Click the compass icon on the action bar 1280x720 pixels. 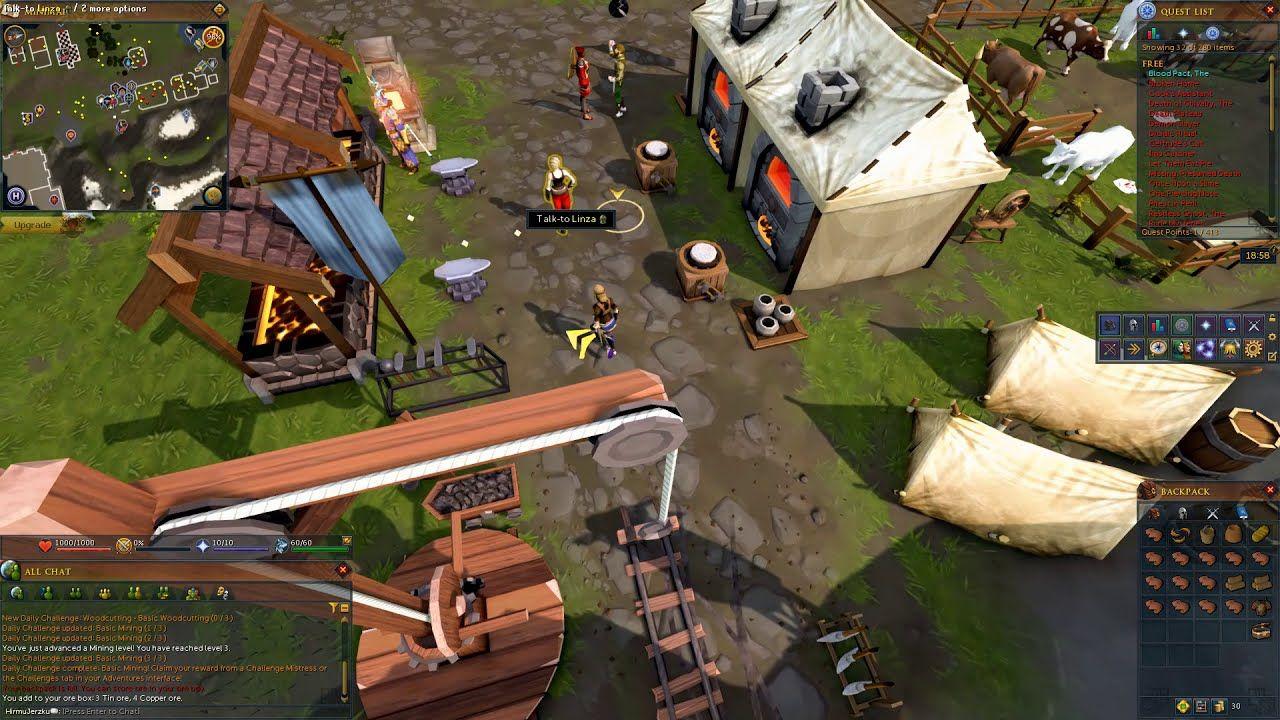tap(1157, 349)
